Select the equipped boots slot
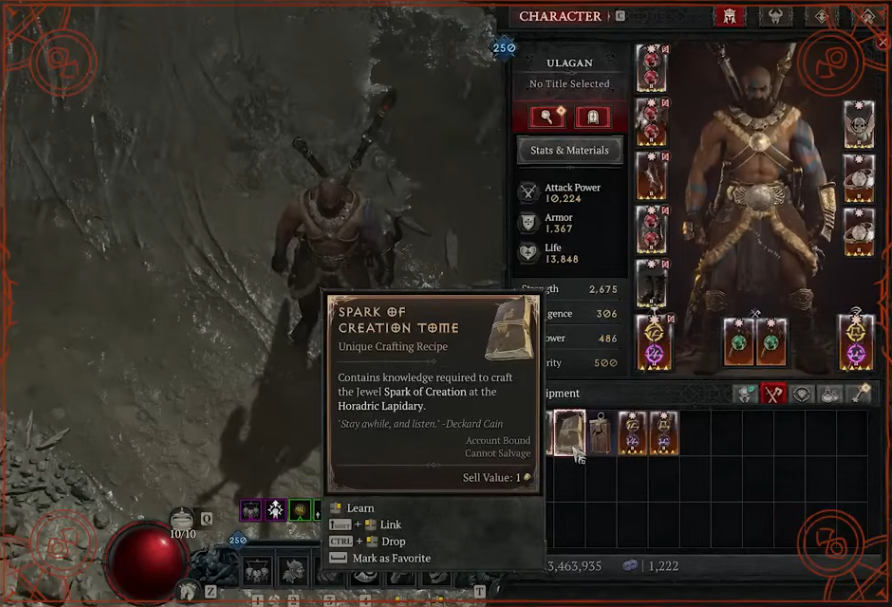892x607 pixels. (x=652, y=284)
